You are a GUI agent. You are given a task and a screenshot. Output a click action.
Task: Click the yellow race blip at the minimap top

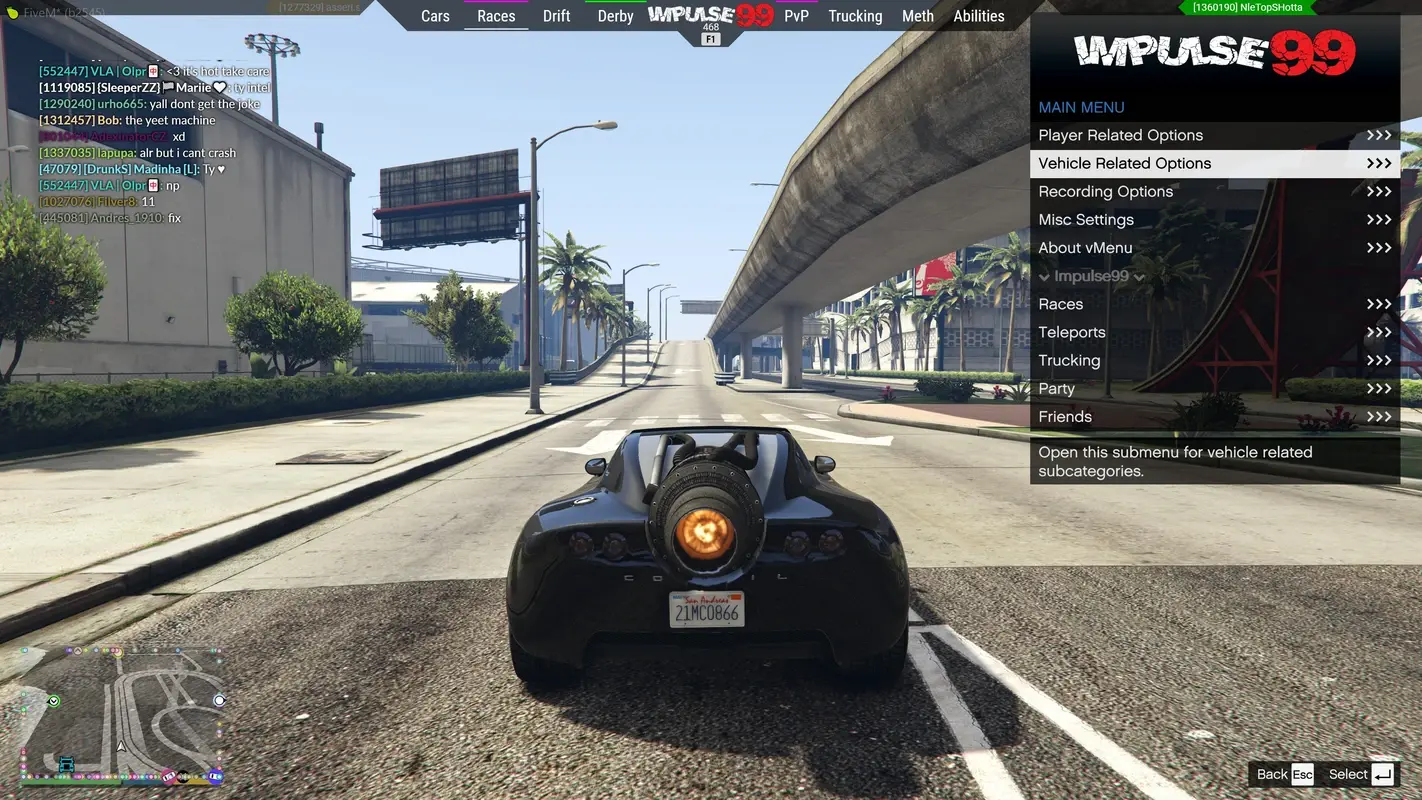click(x=117, y=653)
